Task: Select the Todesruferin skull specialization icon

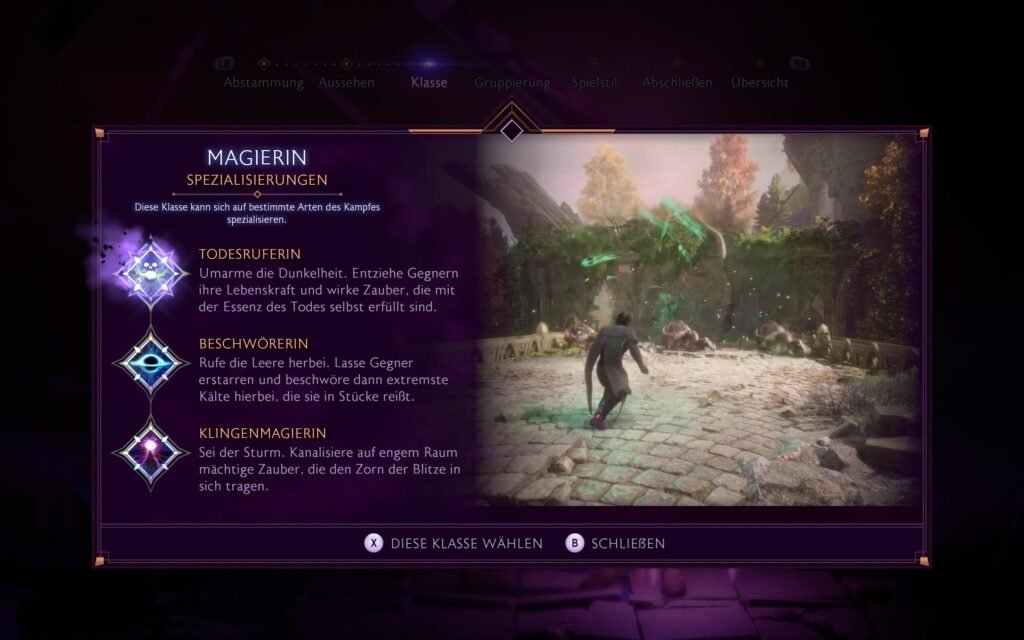Action: tap(151, 270)
